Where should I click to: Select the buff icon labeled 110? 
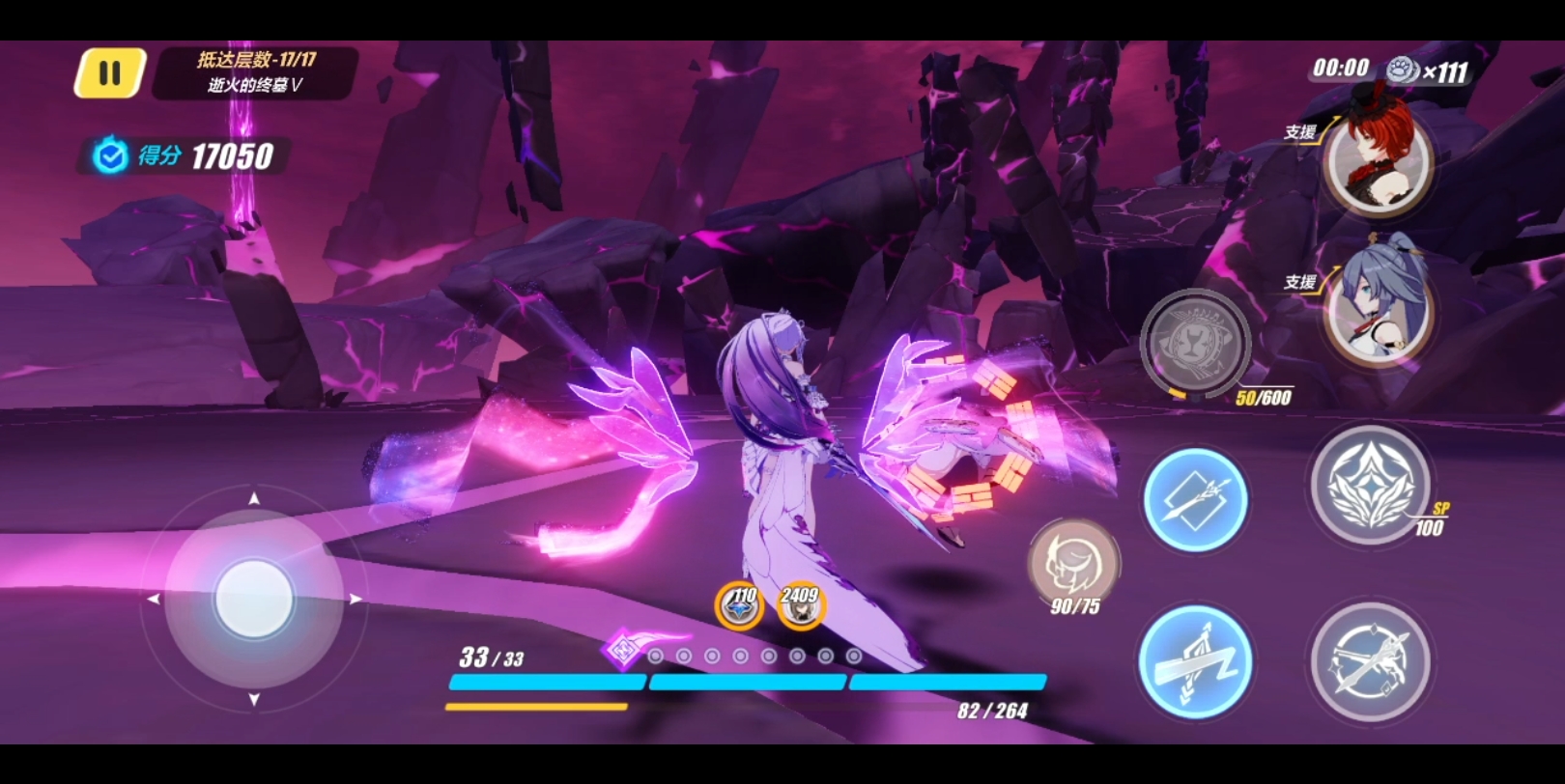coord(739,607)
